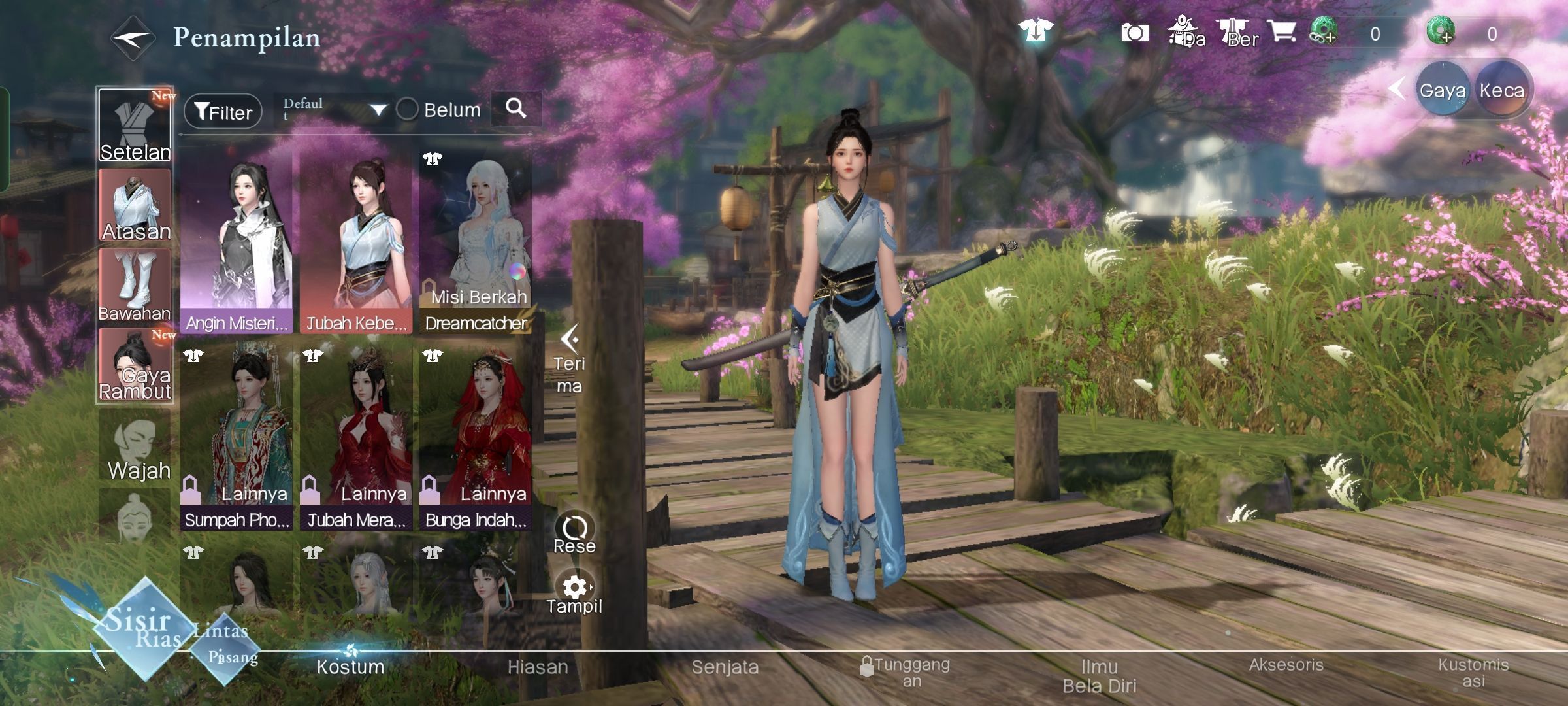Open costume search with magnifier icon
Viewport: 1568px width, 706px height.
pyautogui.click(x=516, y=109)
